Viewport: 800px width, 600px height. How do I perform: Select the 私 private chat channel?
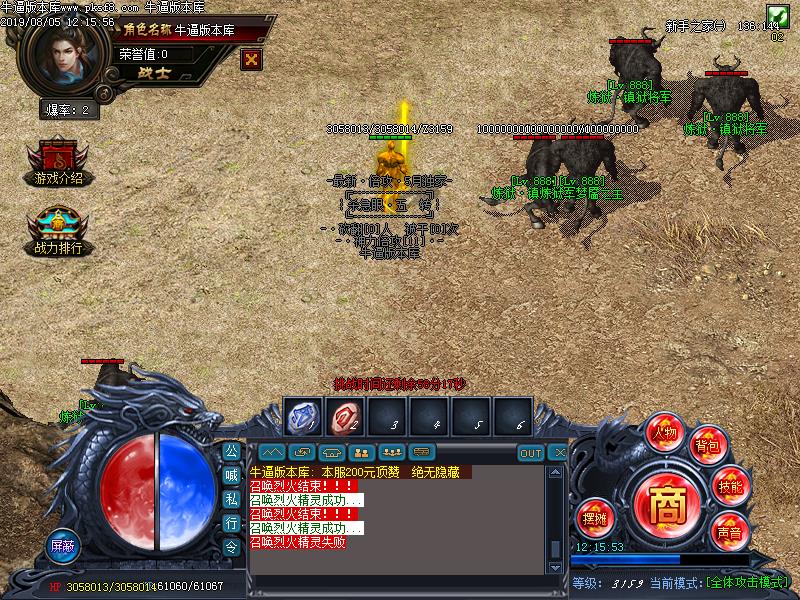231,499
